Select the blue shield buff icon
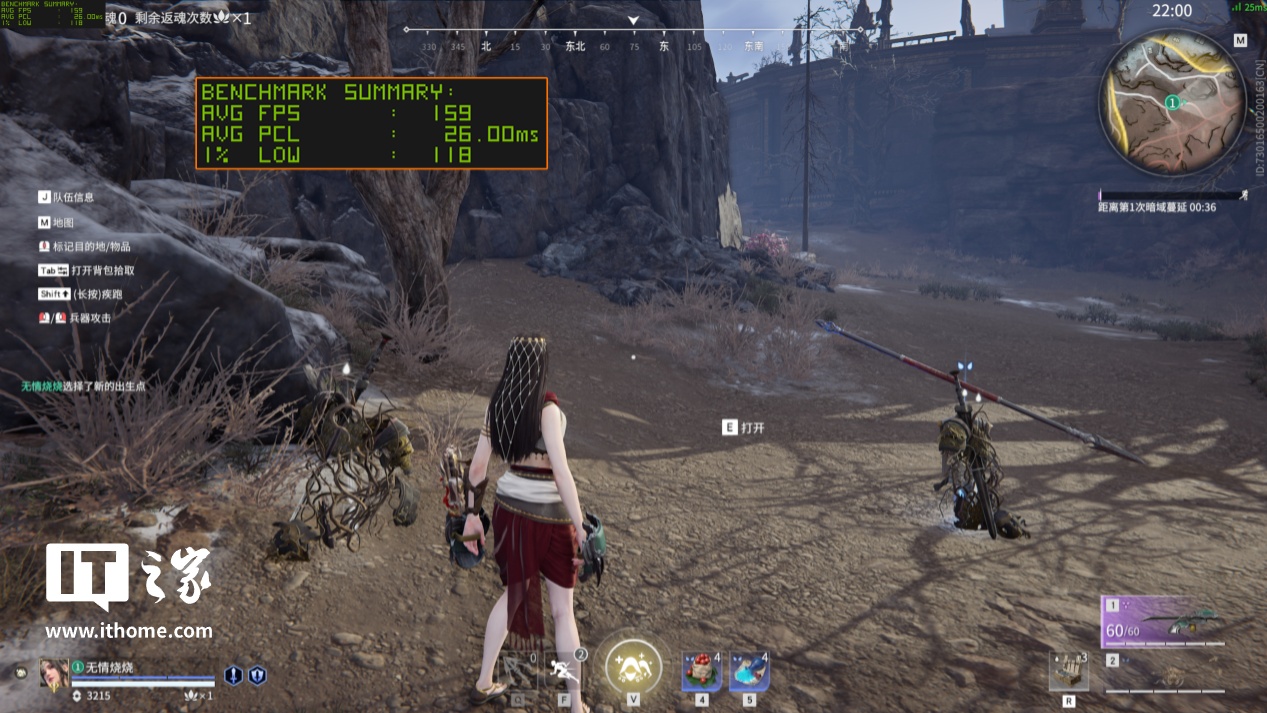 point(257,676)
